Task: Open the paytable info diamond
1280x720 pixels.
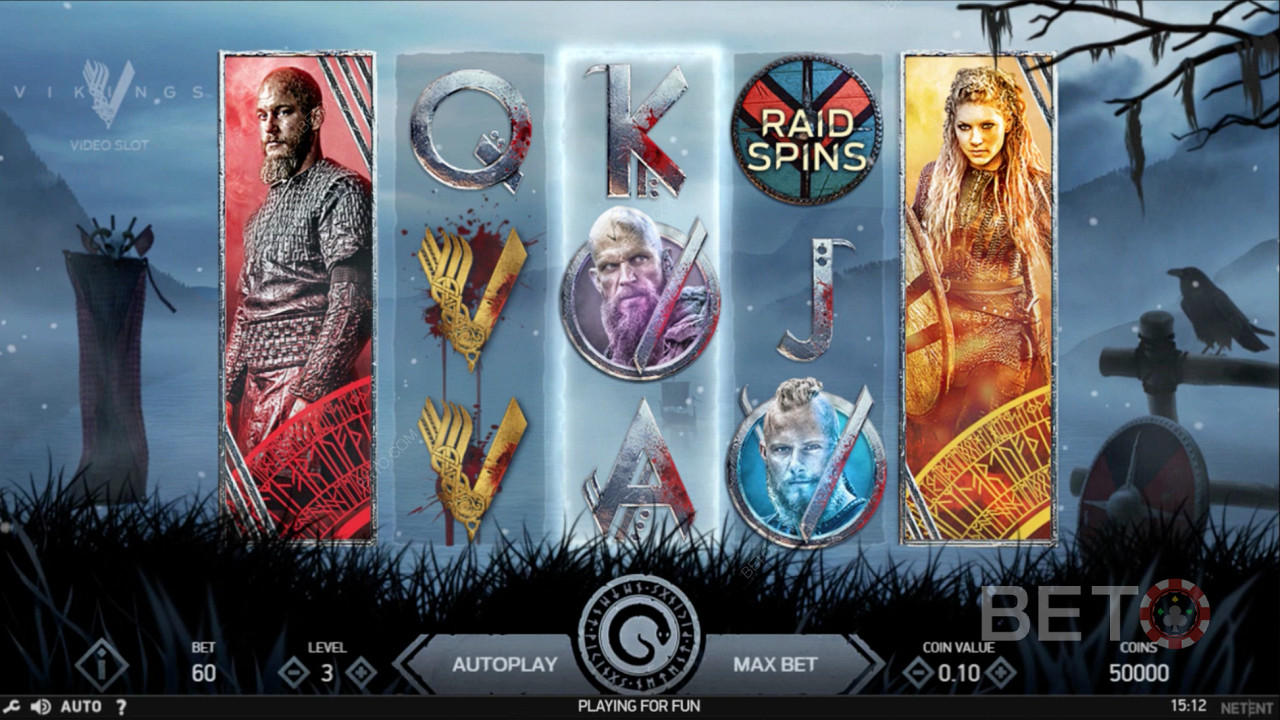Action: (x=101, y=665)
